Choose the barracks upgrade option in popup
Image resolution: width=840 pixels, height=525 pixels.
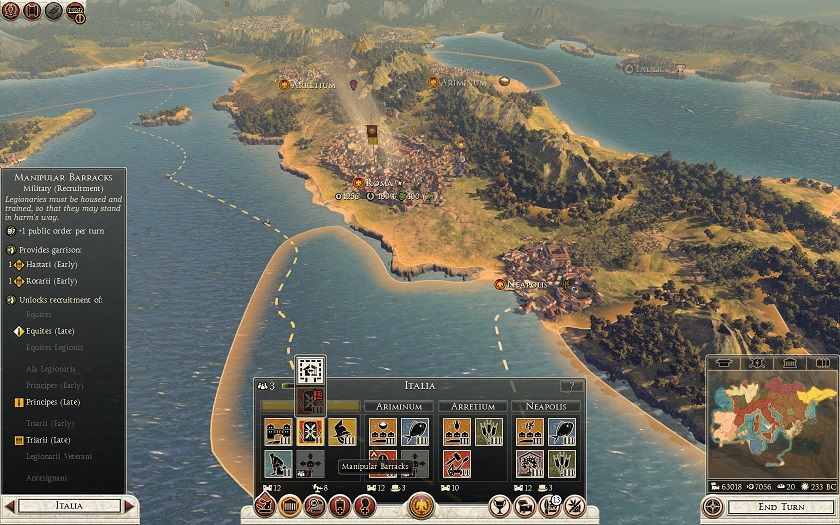(x=311, y=401)
